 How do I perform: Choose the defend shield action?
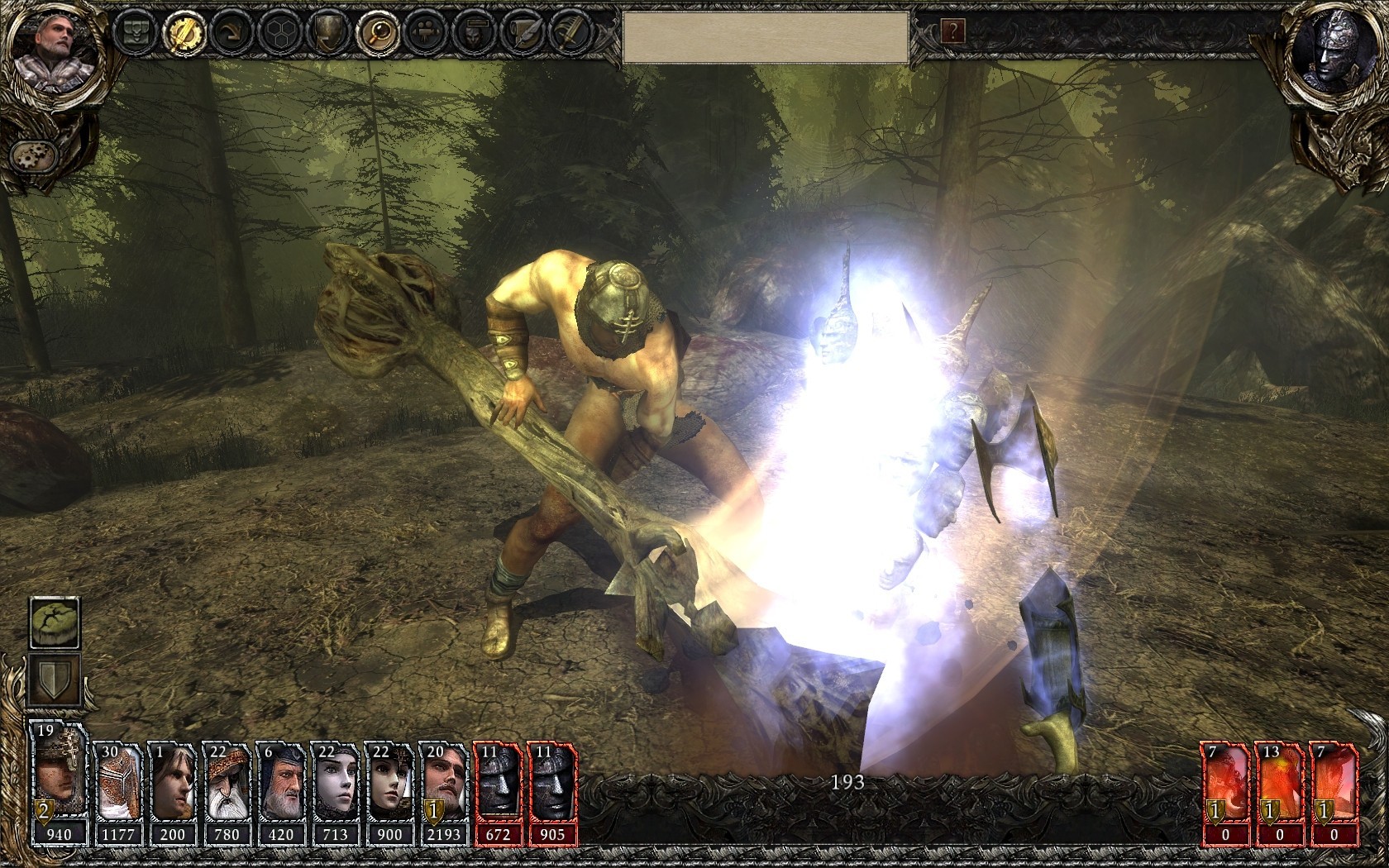point(55,680)
